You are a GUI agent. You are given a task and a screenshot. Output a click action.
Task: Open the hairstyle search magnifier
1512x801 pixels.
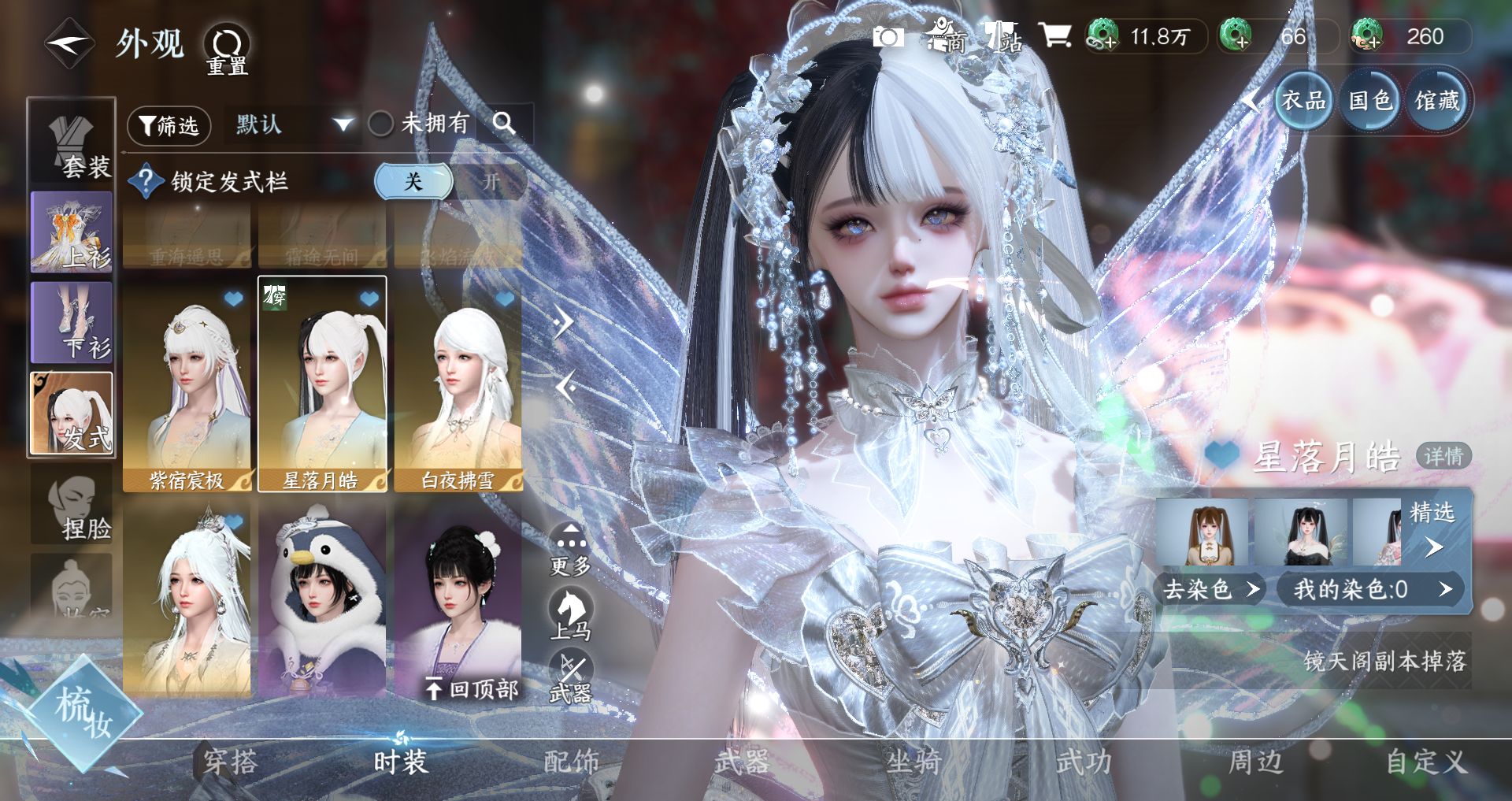(504, 123)
